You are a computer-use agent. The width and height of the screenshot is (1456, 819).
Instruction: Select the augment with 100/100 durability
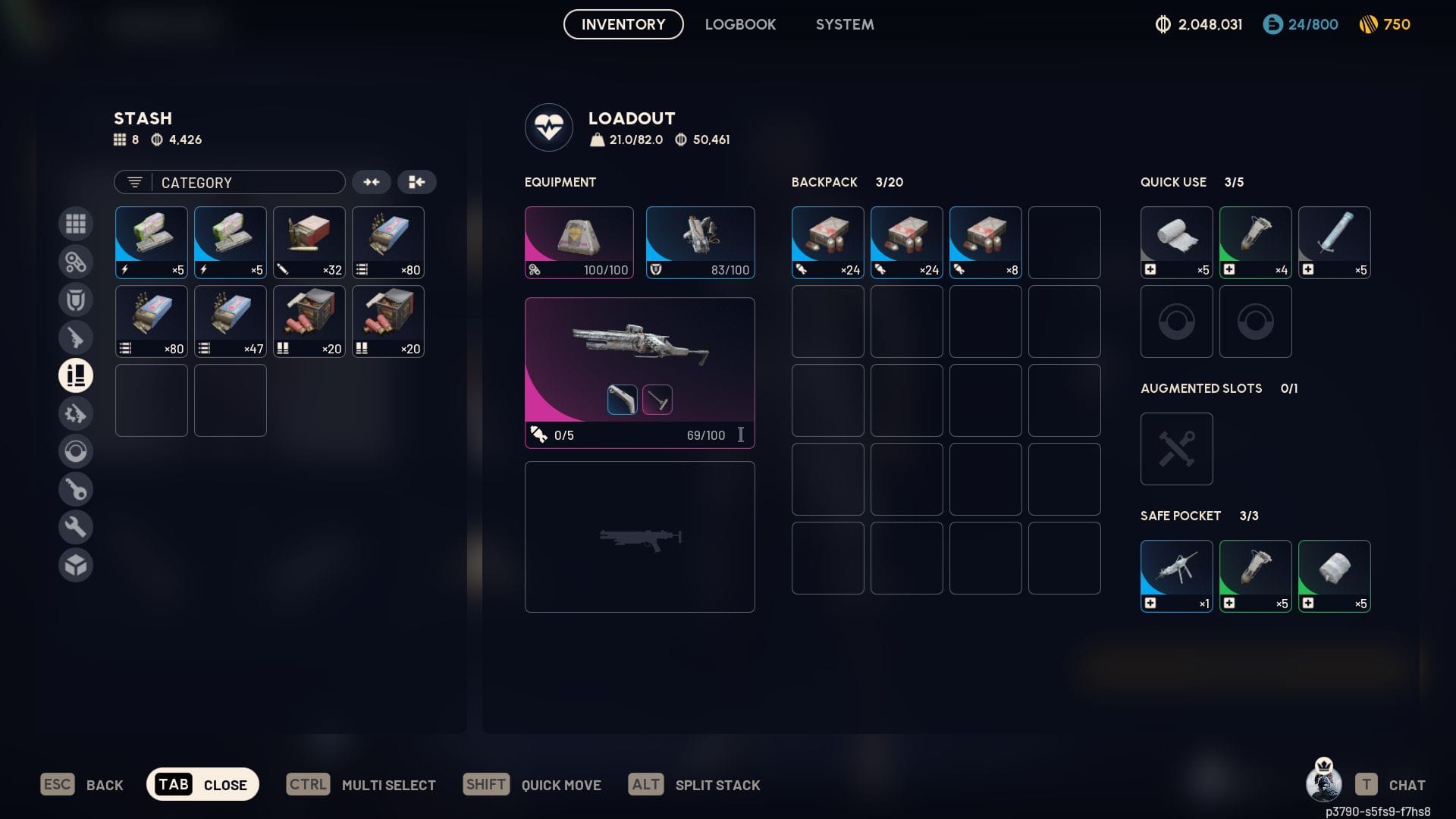pos(579,243)
